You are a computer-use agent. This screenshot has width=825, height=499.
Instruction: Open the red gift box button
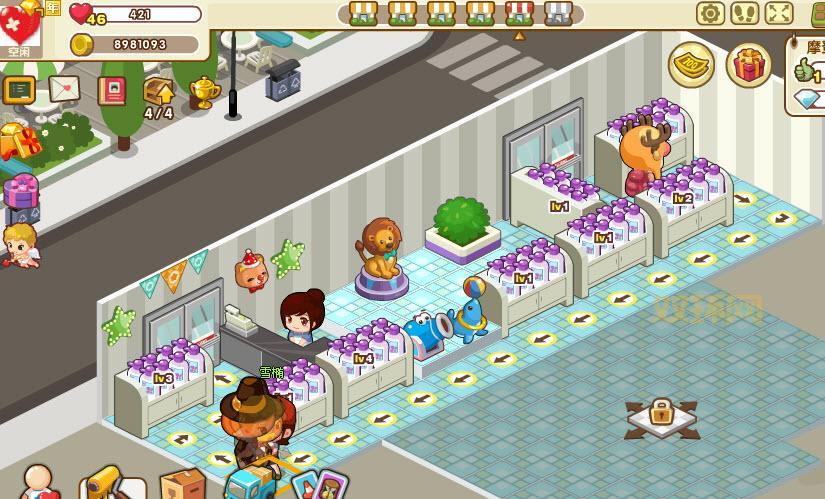point(748,65)
